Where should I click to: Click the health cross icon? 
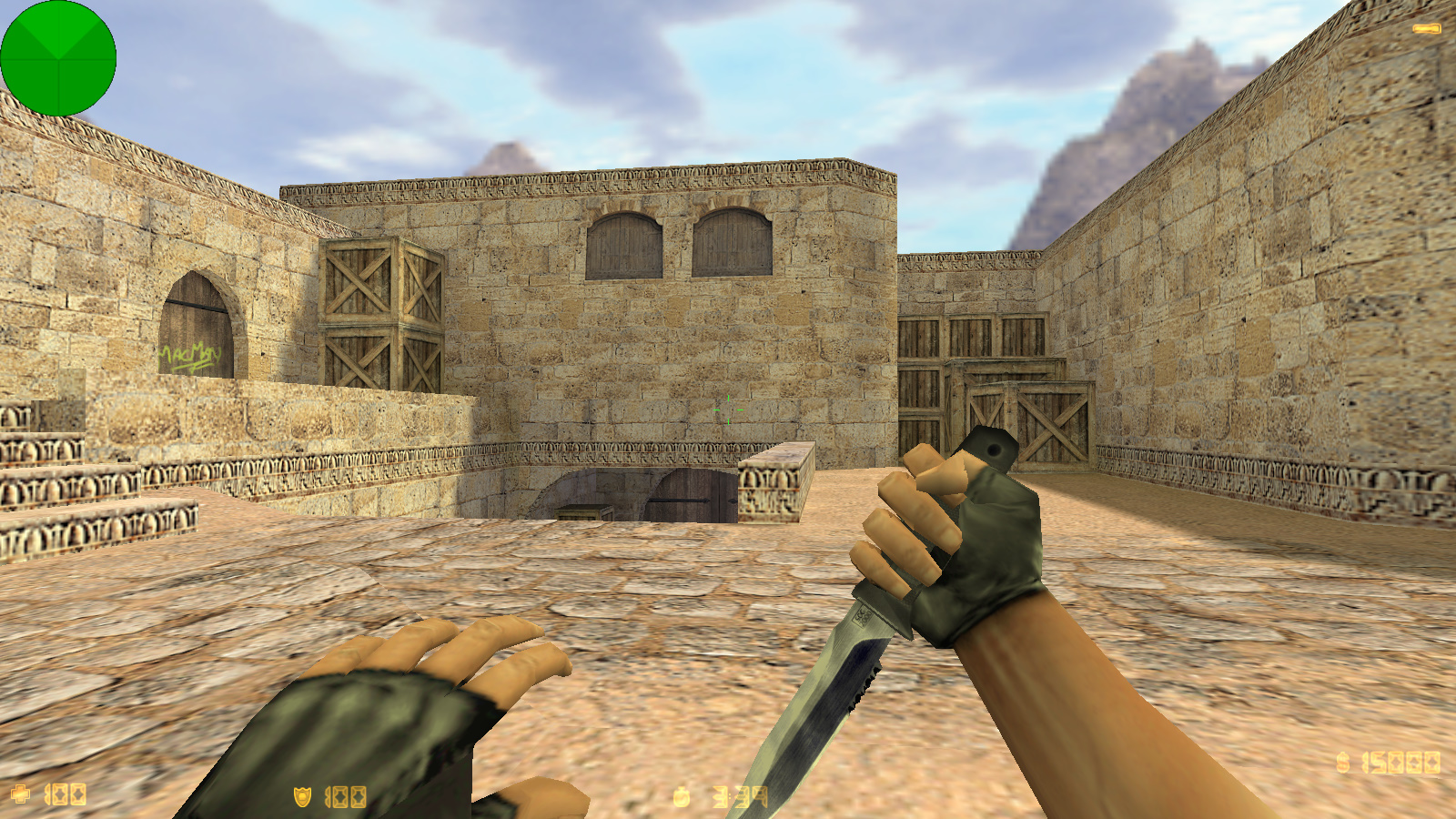[22, 795]
